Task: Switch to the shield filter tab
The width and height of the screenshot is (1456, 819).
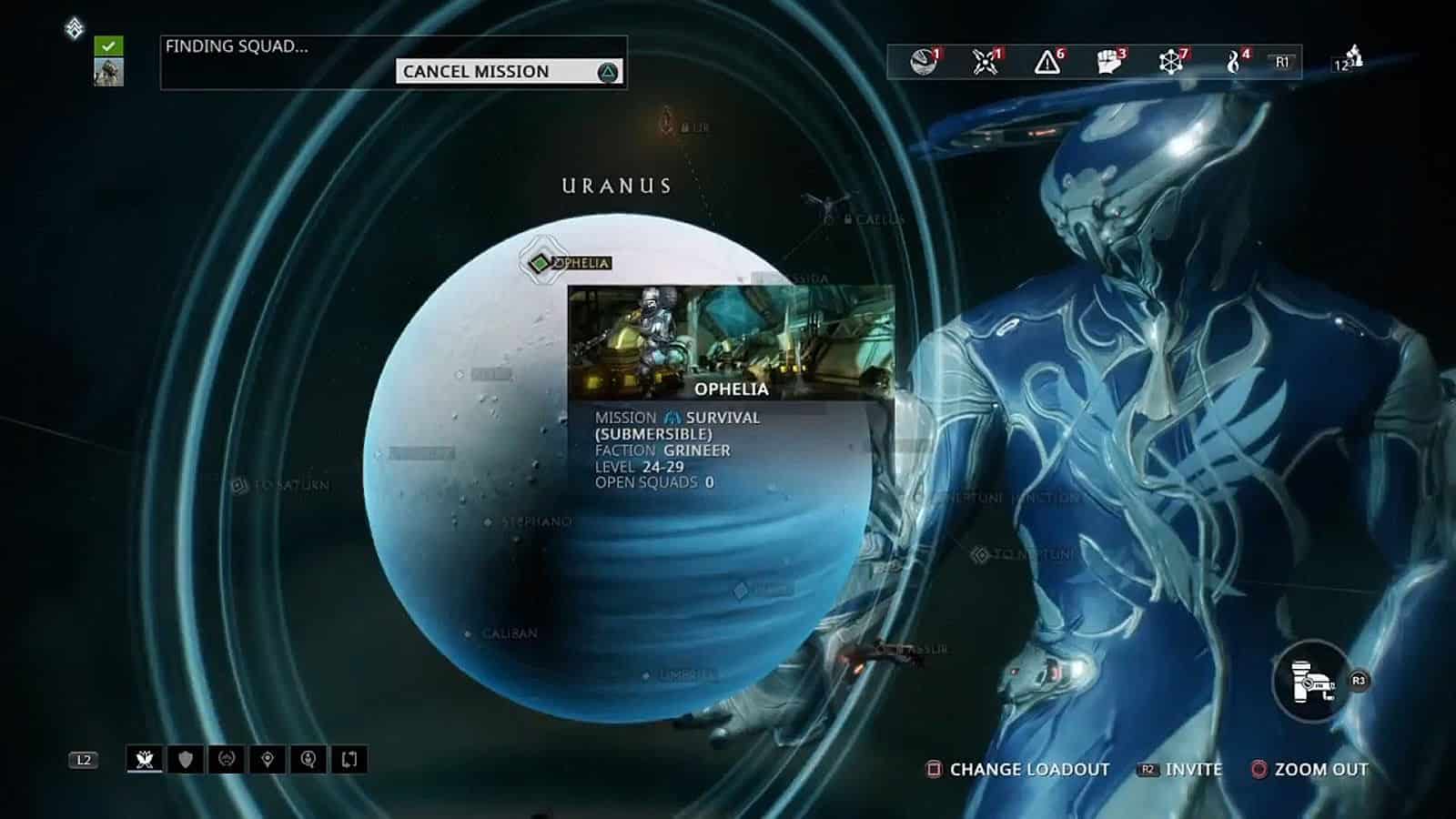Action: tap(186, 759)
